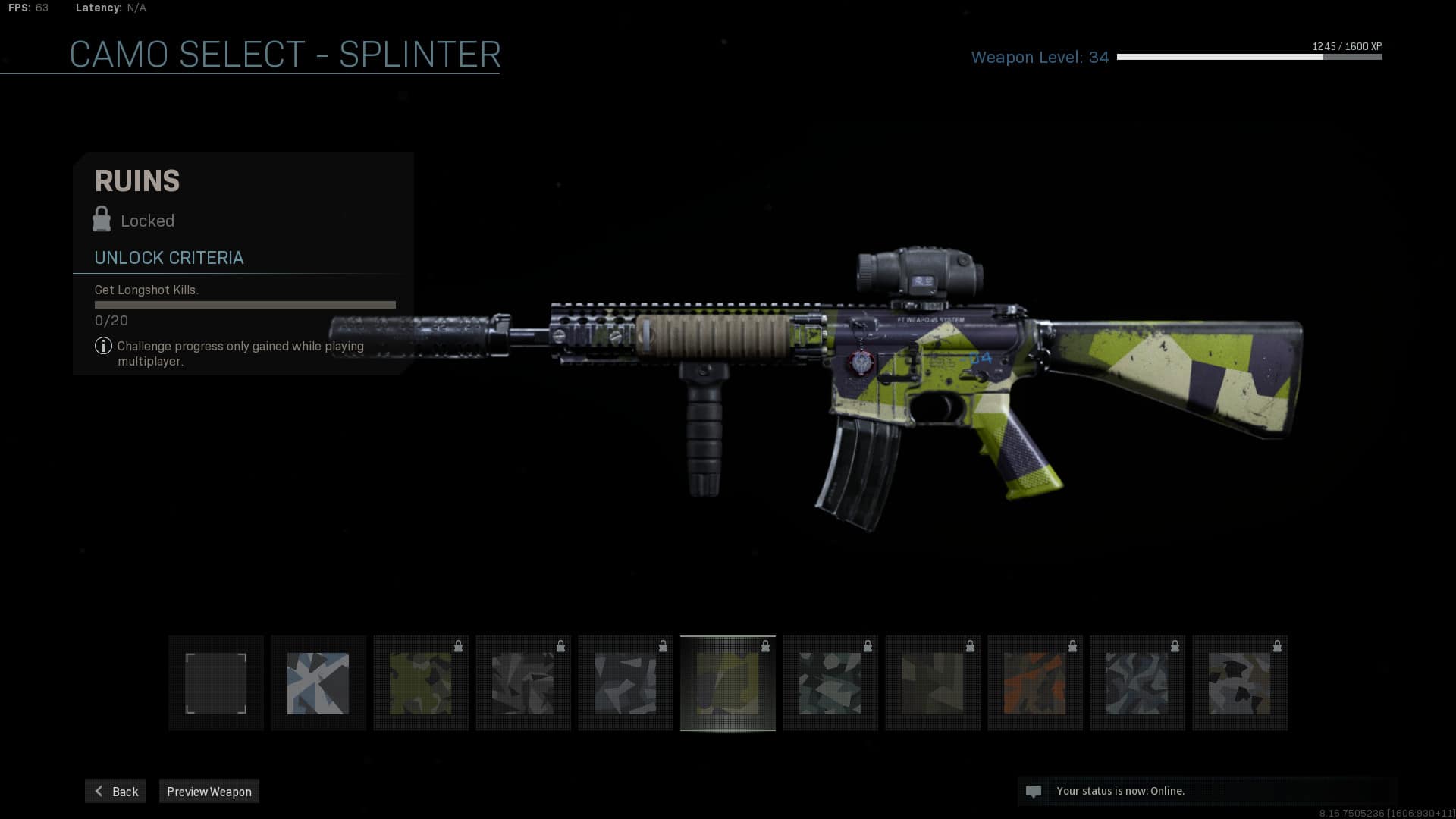1456x819 pixels.
Task: Equip the unlocked blue and white splinter camo
Action: coord(318,683)
